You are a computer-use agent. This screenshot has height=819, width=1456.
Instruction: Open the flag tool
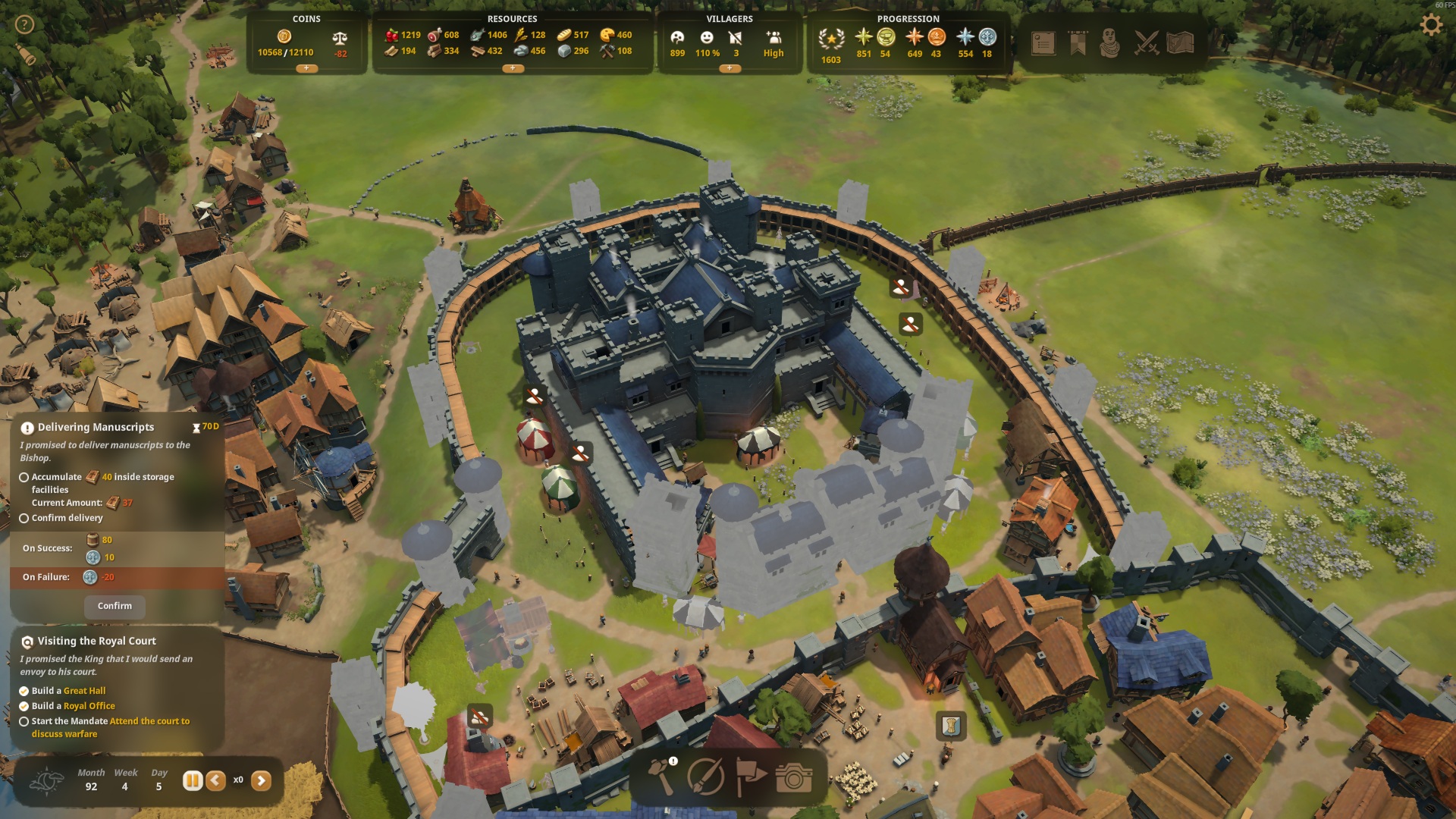tap(750, 777)
